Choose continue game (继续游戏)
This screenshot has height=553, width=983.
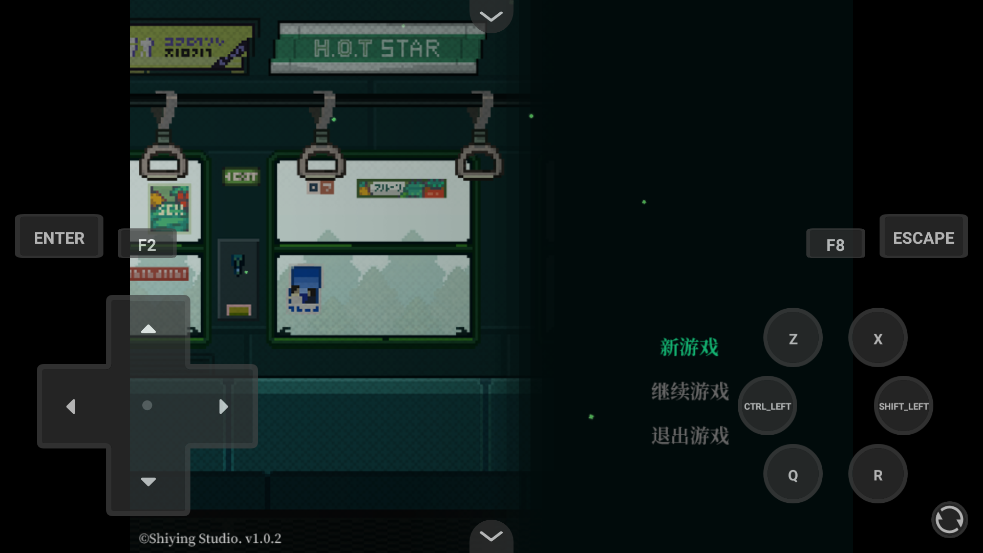pyautogui.click(x=690, y=391)
